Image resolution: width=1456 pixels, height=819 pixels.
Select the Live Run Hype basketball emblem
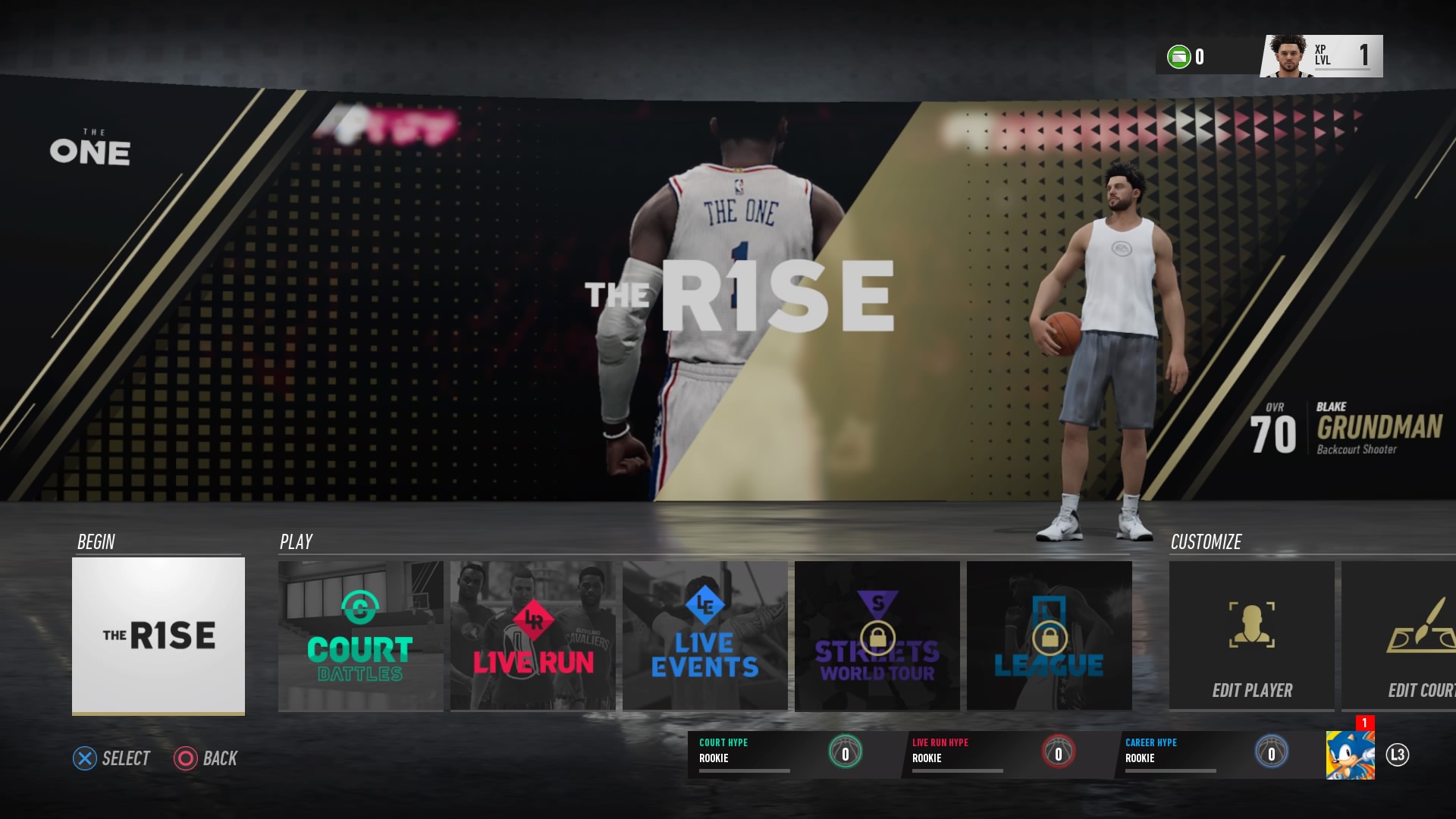pyautogui.click(x=1059, y=753)
